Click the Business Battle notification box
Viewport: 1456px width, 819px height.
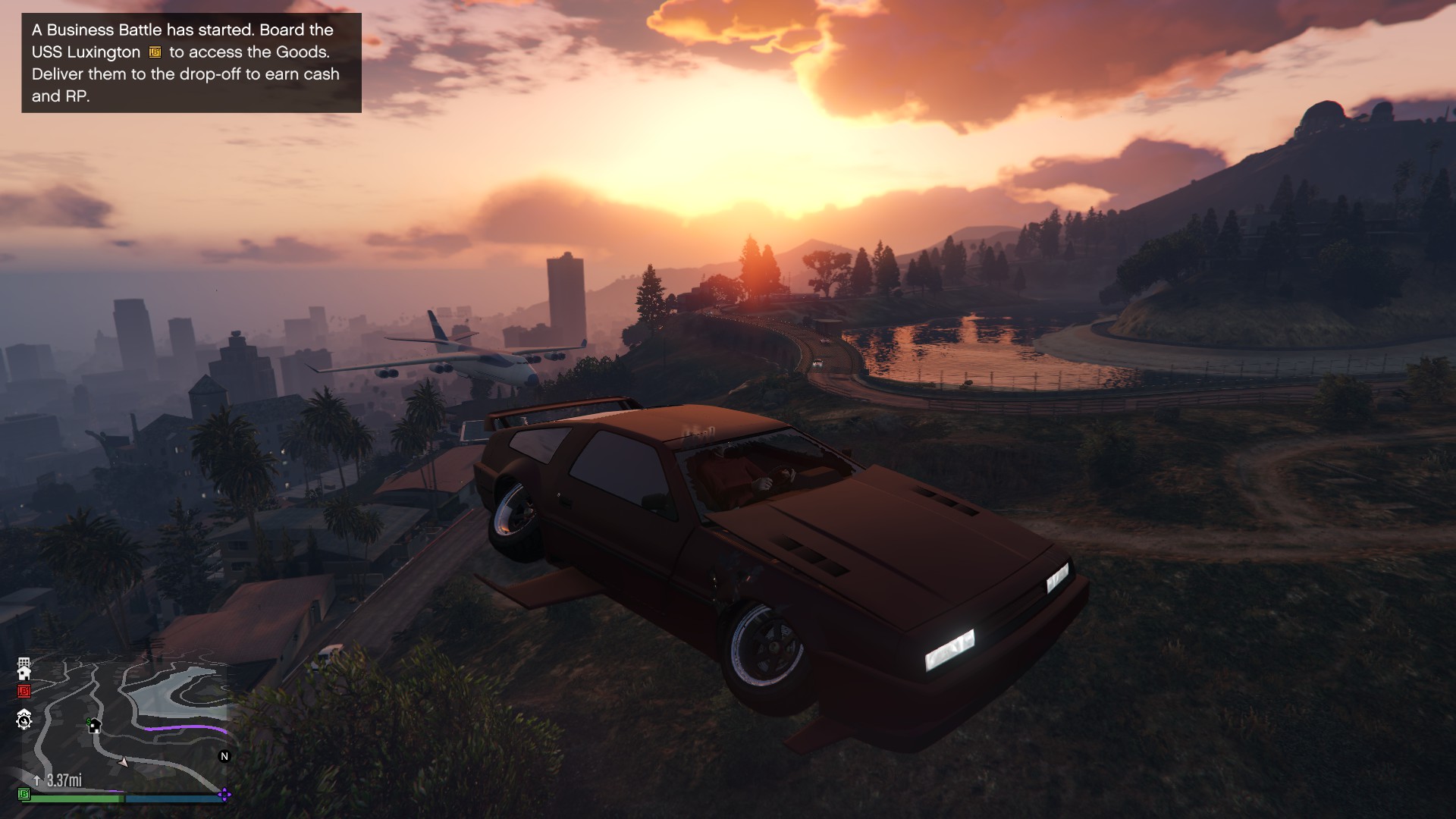(x=191, y=63)
